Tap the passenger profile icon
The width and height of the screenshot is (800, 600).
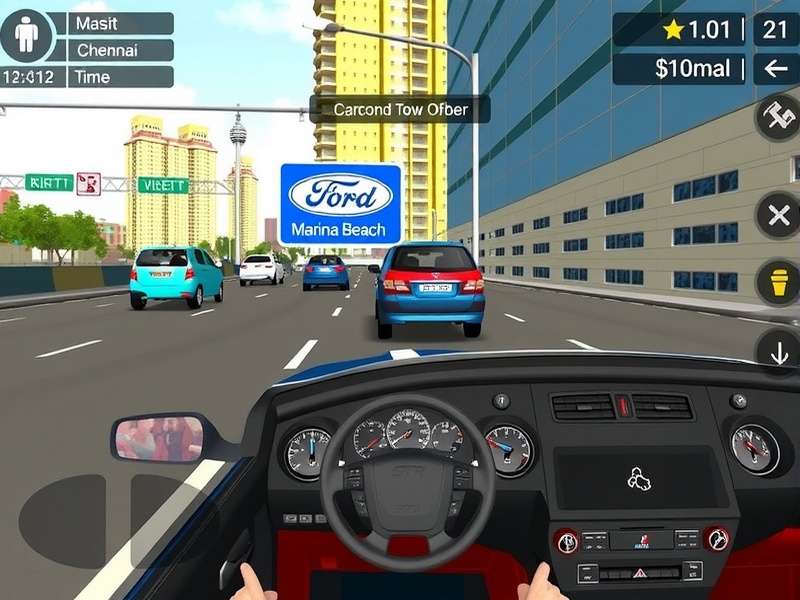click(x=27, y=36)
